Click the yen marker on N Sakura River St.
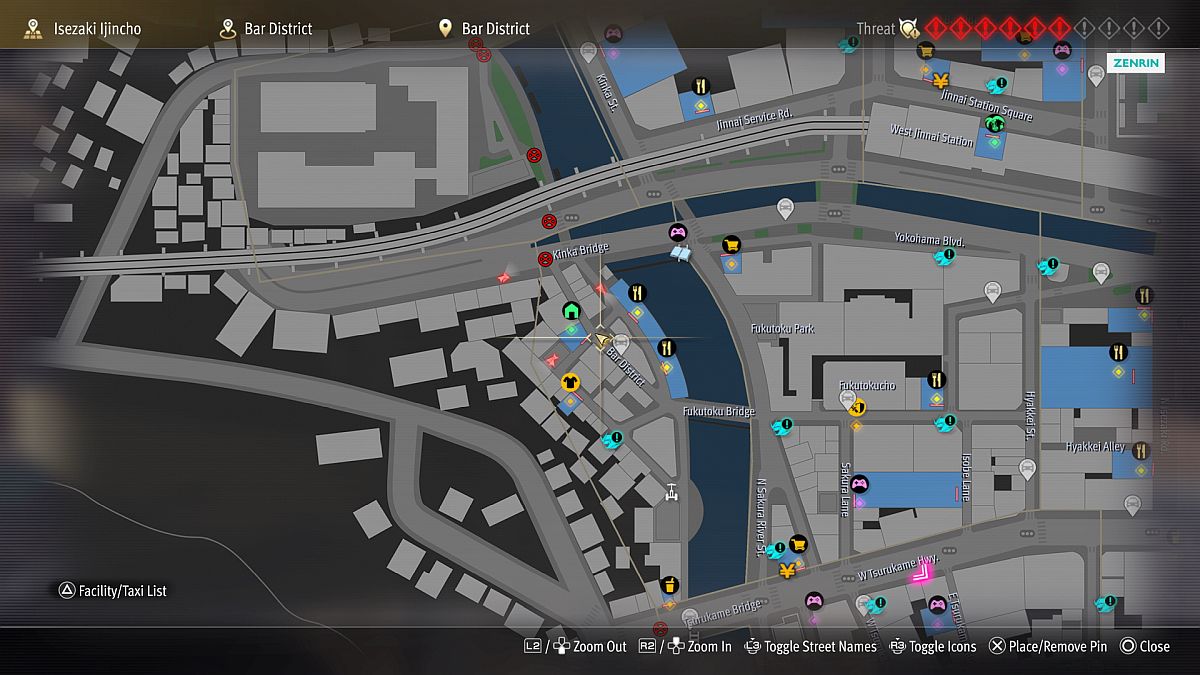 (x=787, y=571)
